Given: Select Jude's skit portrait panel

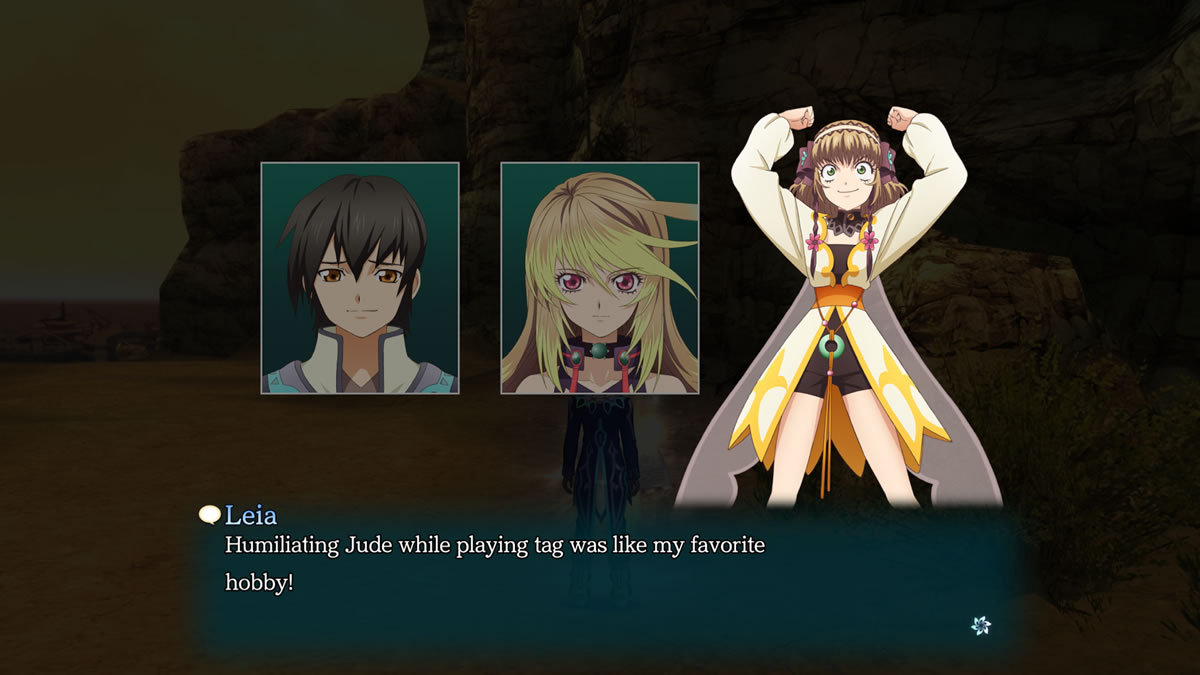Looking at the screenshot, I should [360, 278].
